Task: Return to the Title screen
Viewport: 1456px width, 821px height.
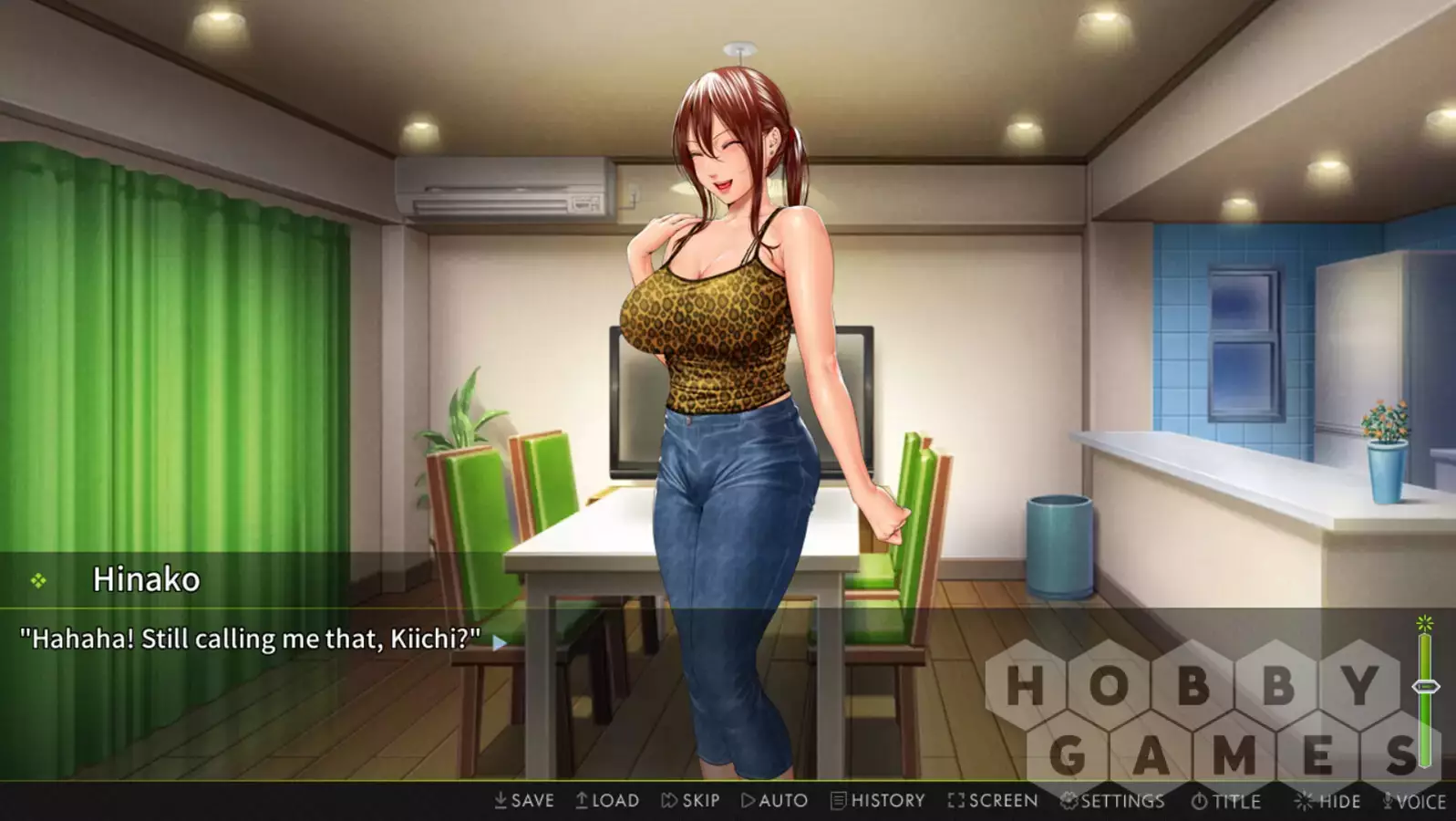Action: 1226,802
